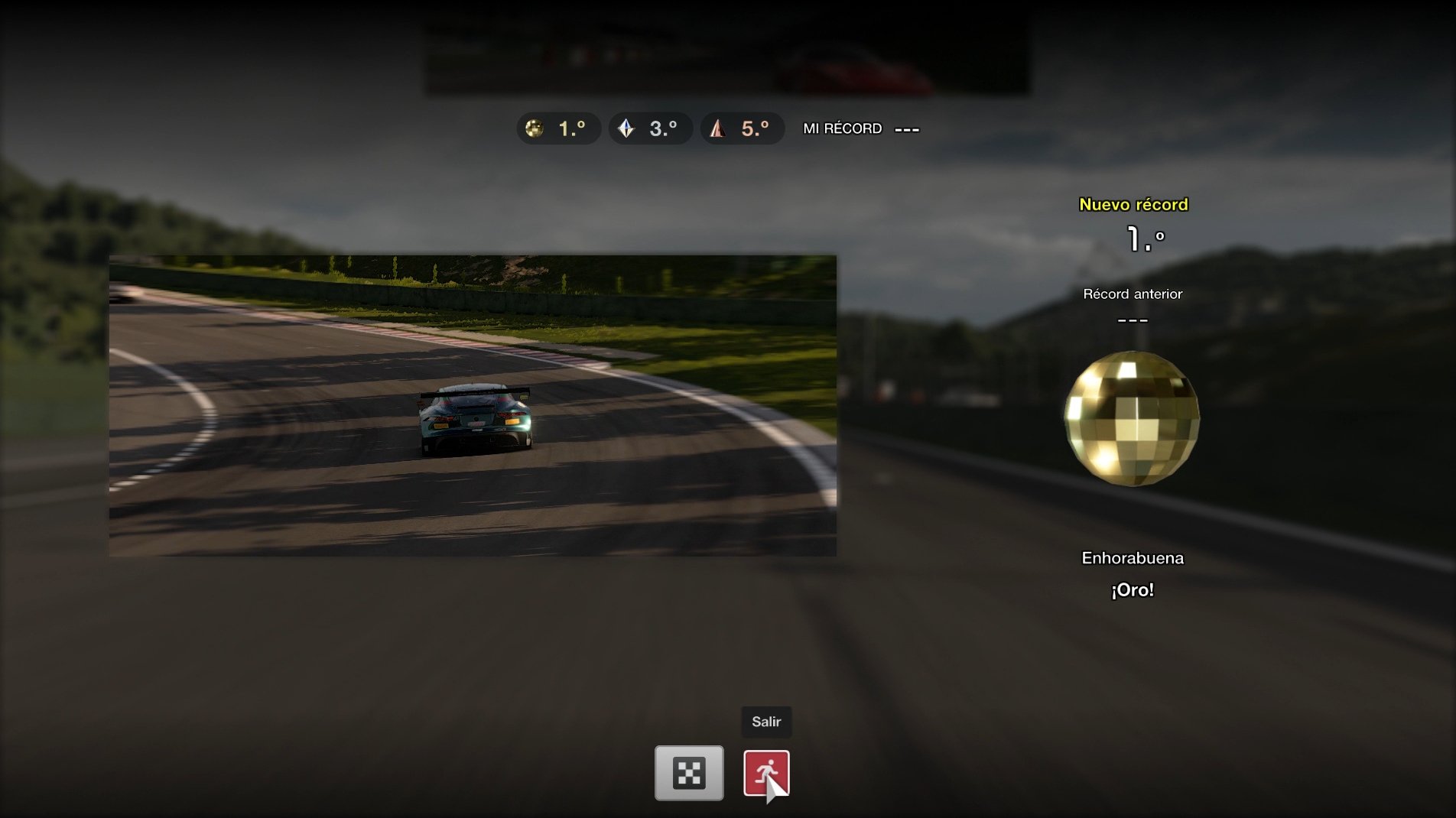Viewport: 1456px width, 818px height.
Task: Select the gold trophy badge showing 1.°
Action: click(x=558, y=128)
